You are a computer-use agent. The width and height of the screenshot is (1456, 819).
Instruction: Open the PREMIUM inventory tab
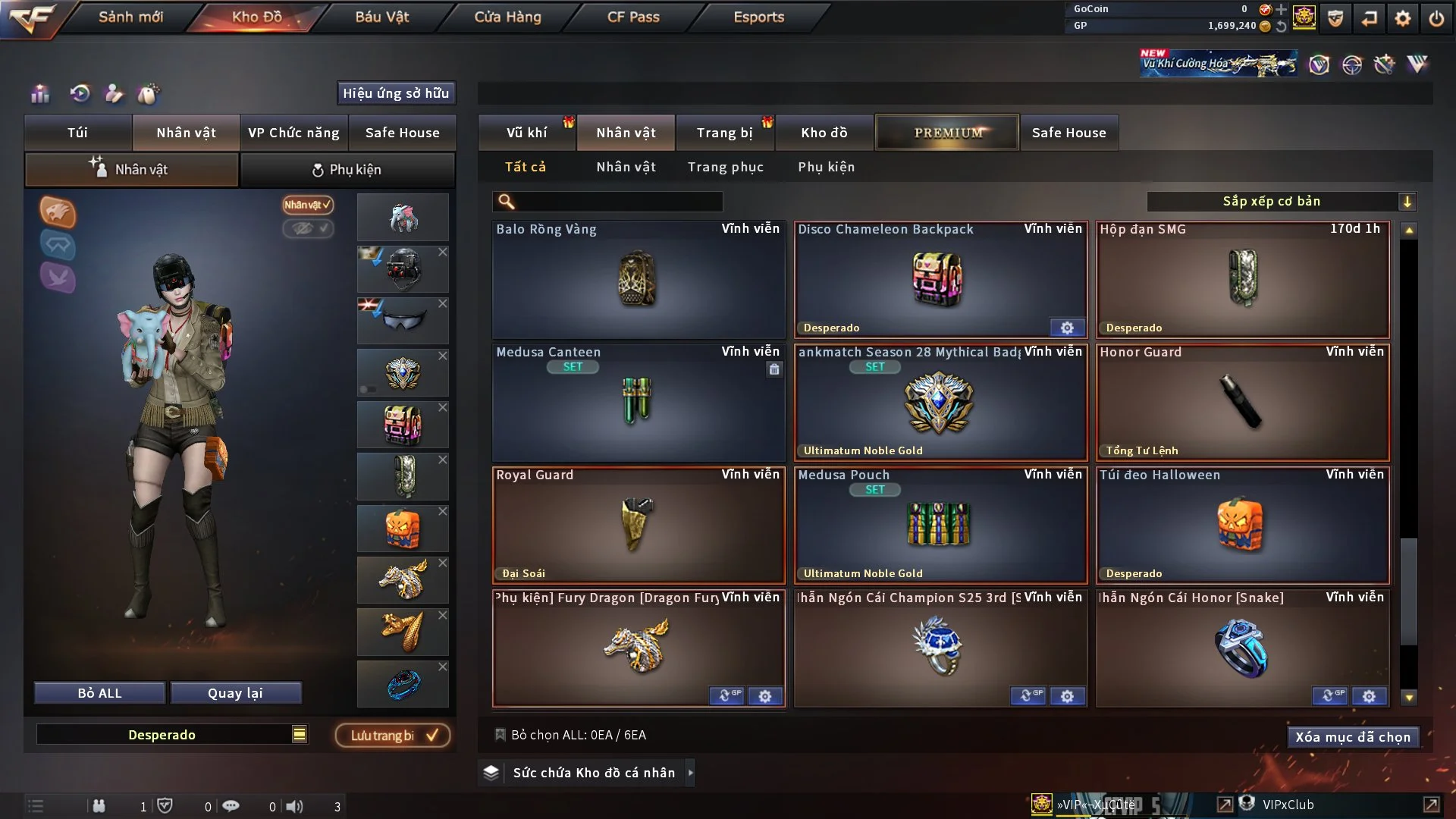pyautogui.click(x=947, y=133)
